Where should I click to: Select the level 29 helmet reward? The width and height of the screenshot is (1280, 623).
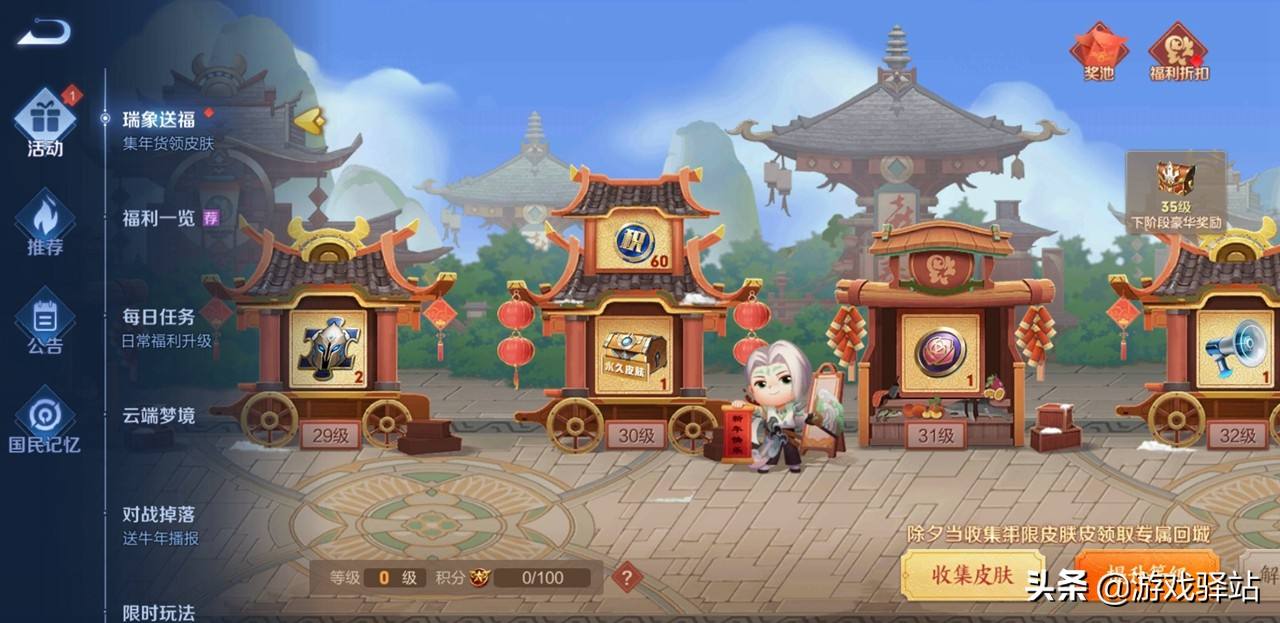(x=329, y=349)
